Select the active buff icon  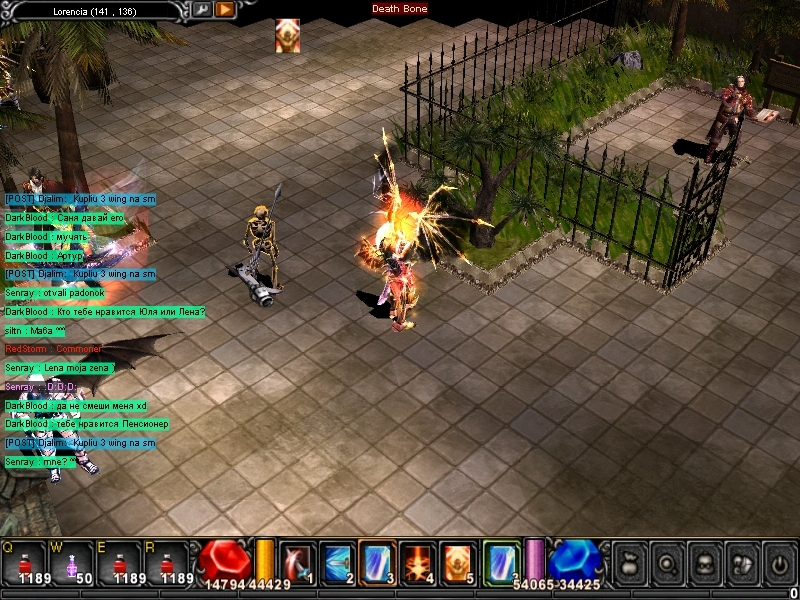click(x=288, y=36)
